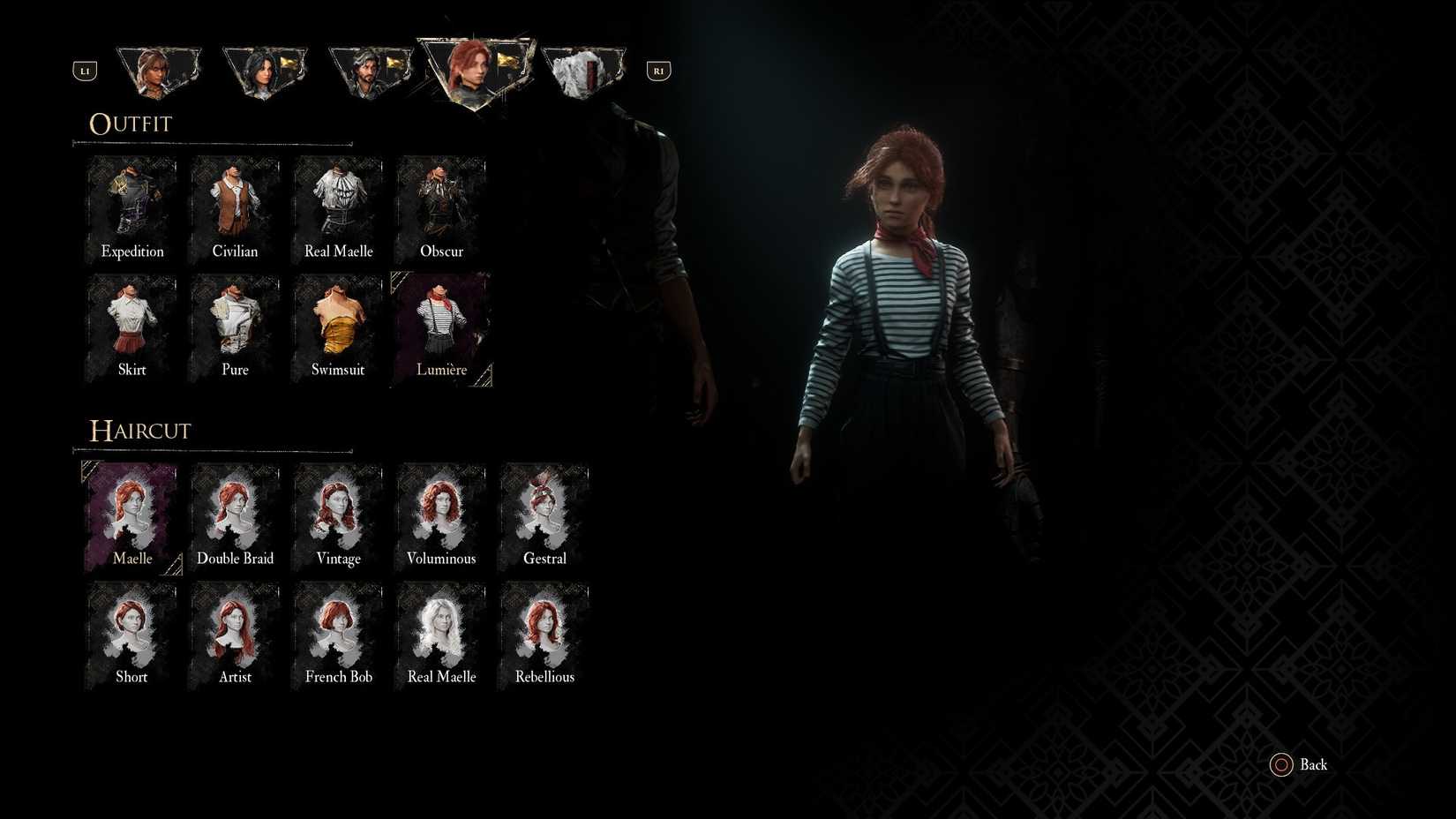Select the Pure outfit
1456x819 pixels.
tap(235, 327)
